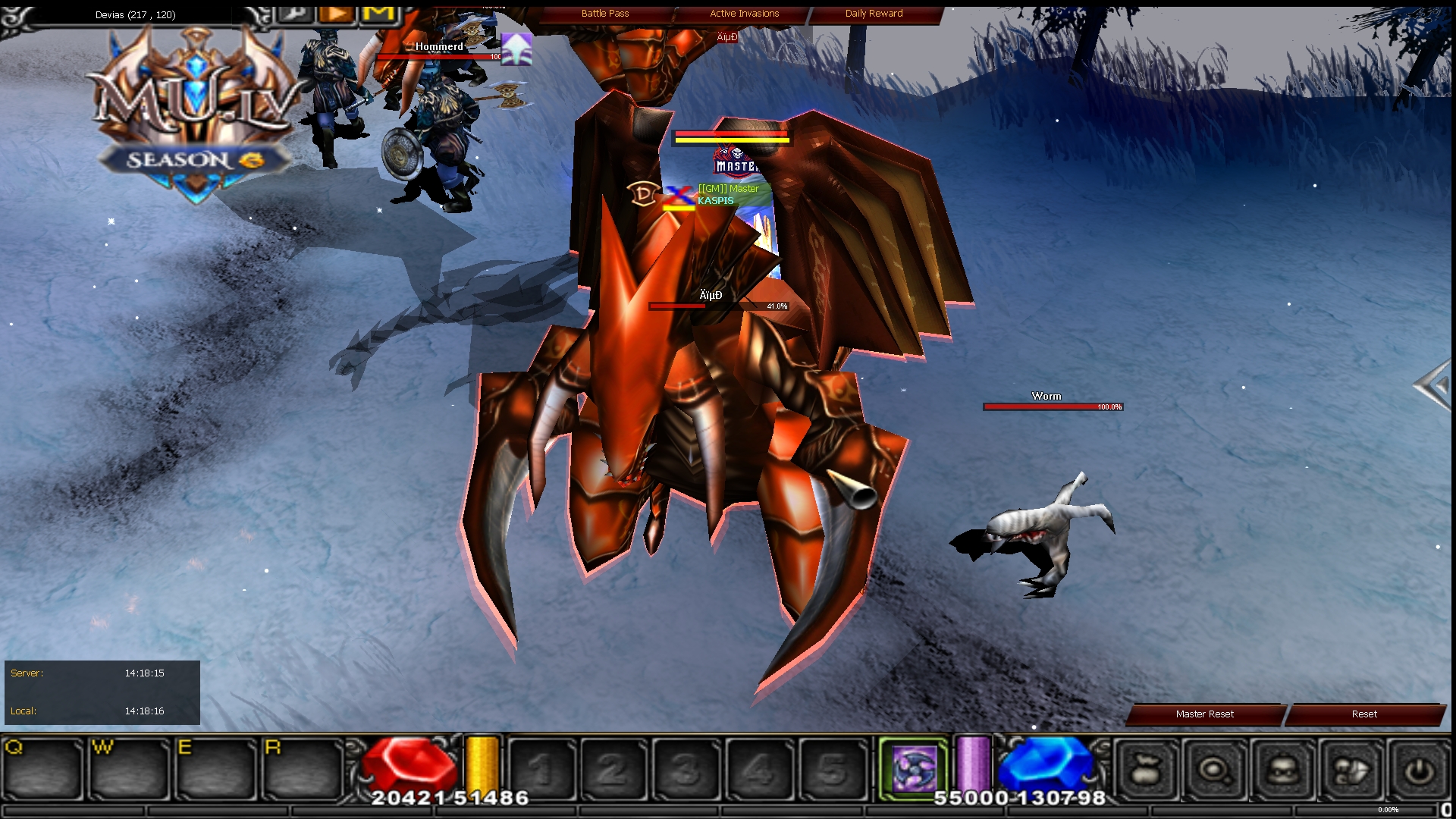Open settings with the wrench icon

[x=296, y=13]
